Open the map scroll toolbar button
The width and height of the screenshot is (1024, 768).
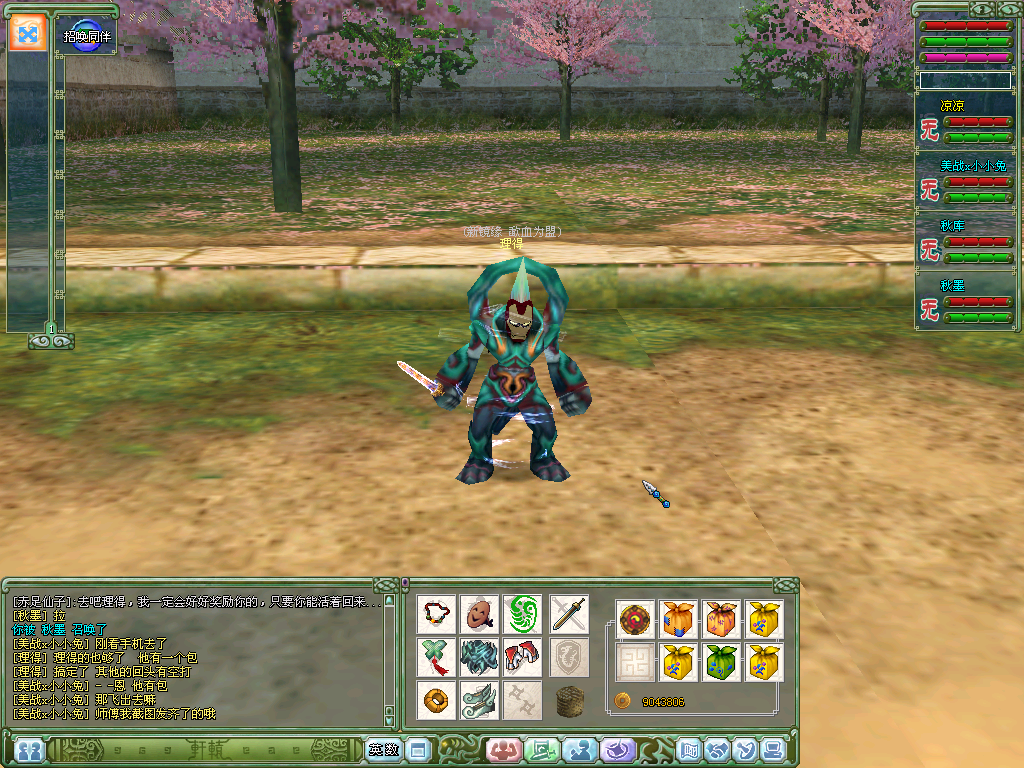coord(689,749)
